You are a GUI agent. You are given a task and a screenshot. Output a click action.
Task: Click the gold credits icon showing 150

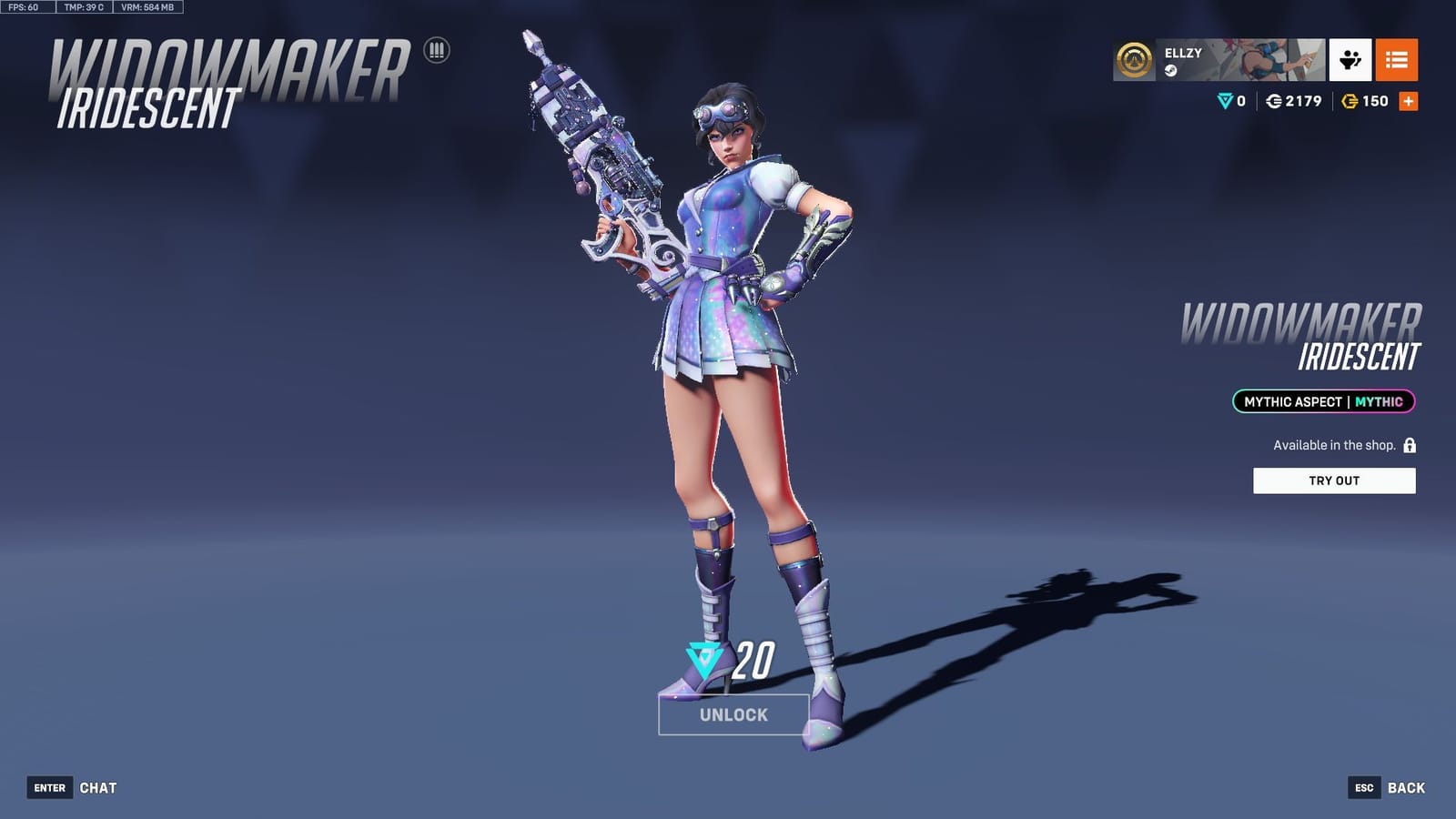click(x=1350, y=102)
